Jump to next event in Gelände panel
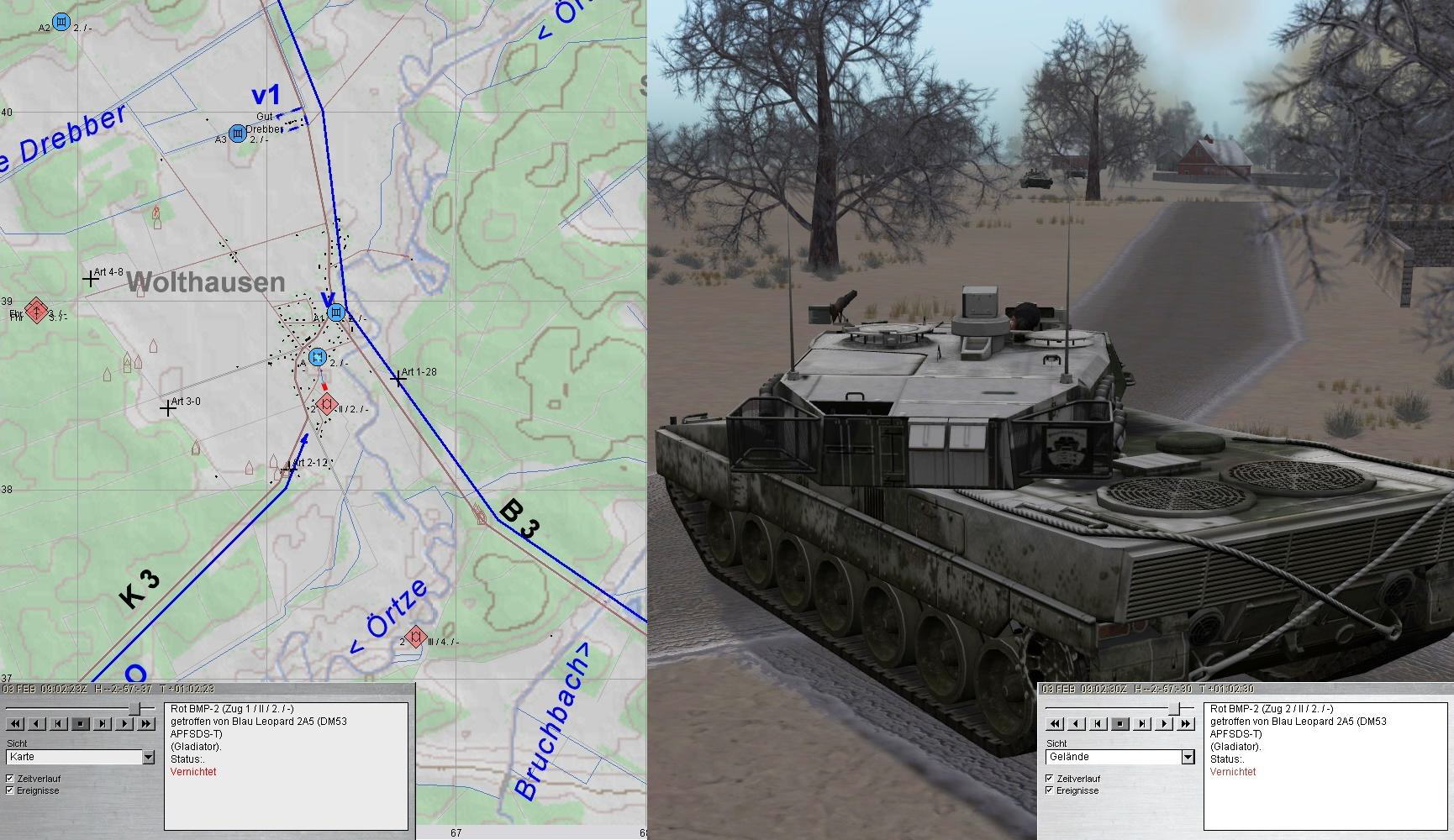The image size is (1454, 840). pos(1142,723)
